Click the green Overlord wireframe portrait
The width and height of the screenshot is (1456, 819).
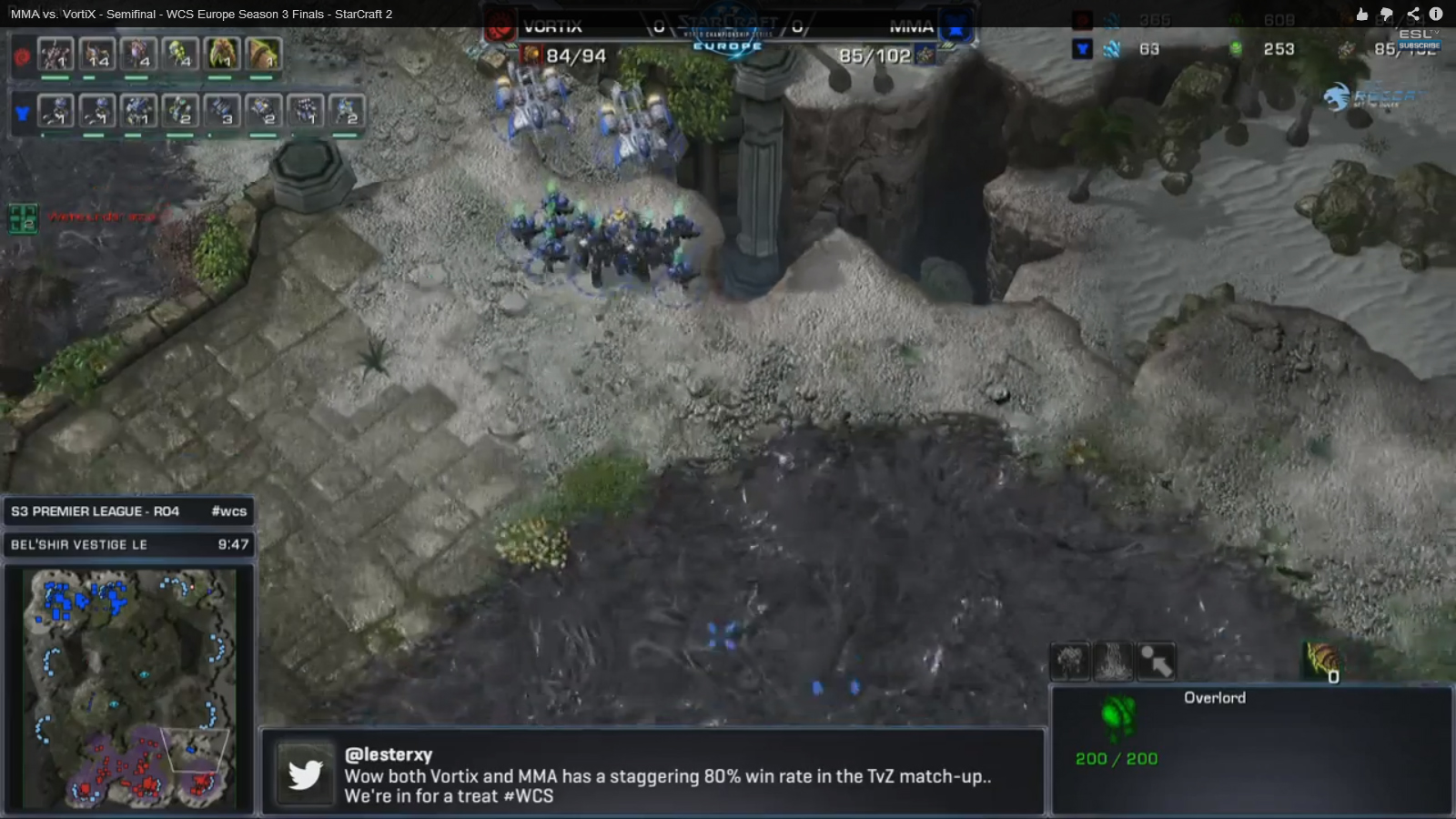tap(1118, 715)
